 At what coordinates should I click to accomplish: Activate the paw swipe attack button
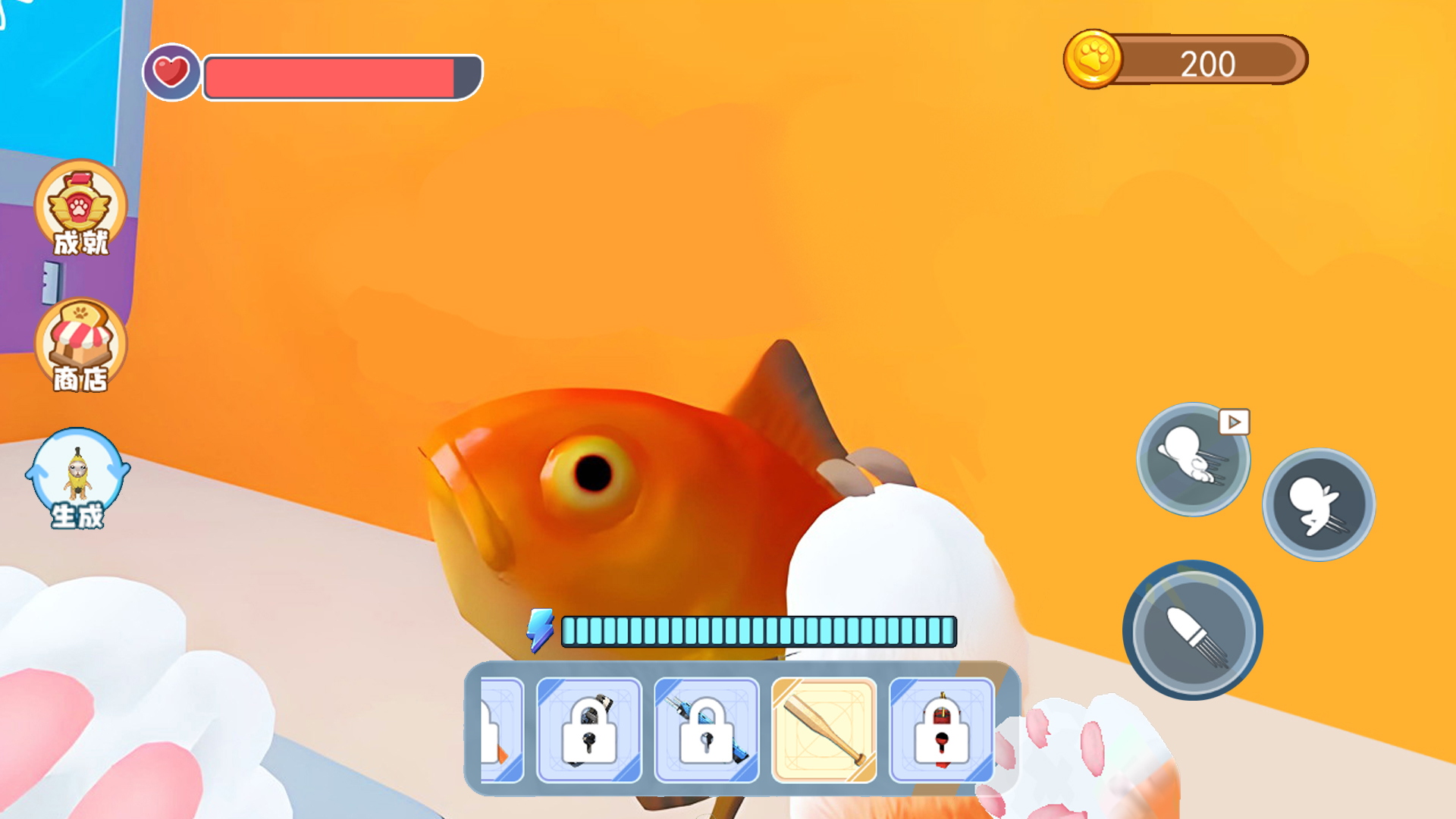click(x=1192, y=630)
